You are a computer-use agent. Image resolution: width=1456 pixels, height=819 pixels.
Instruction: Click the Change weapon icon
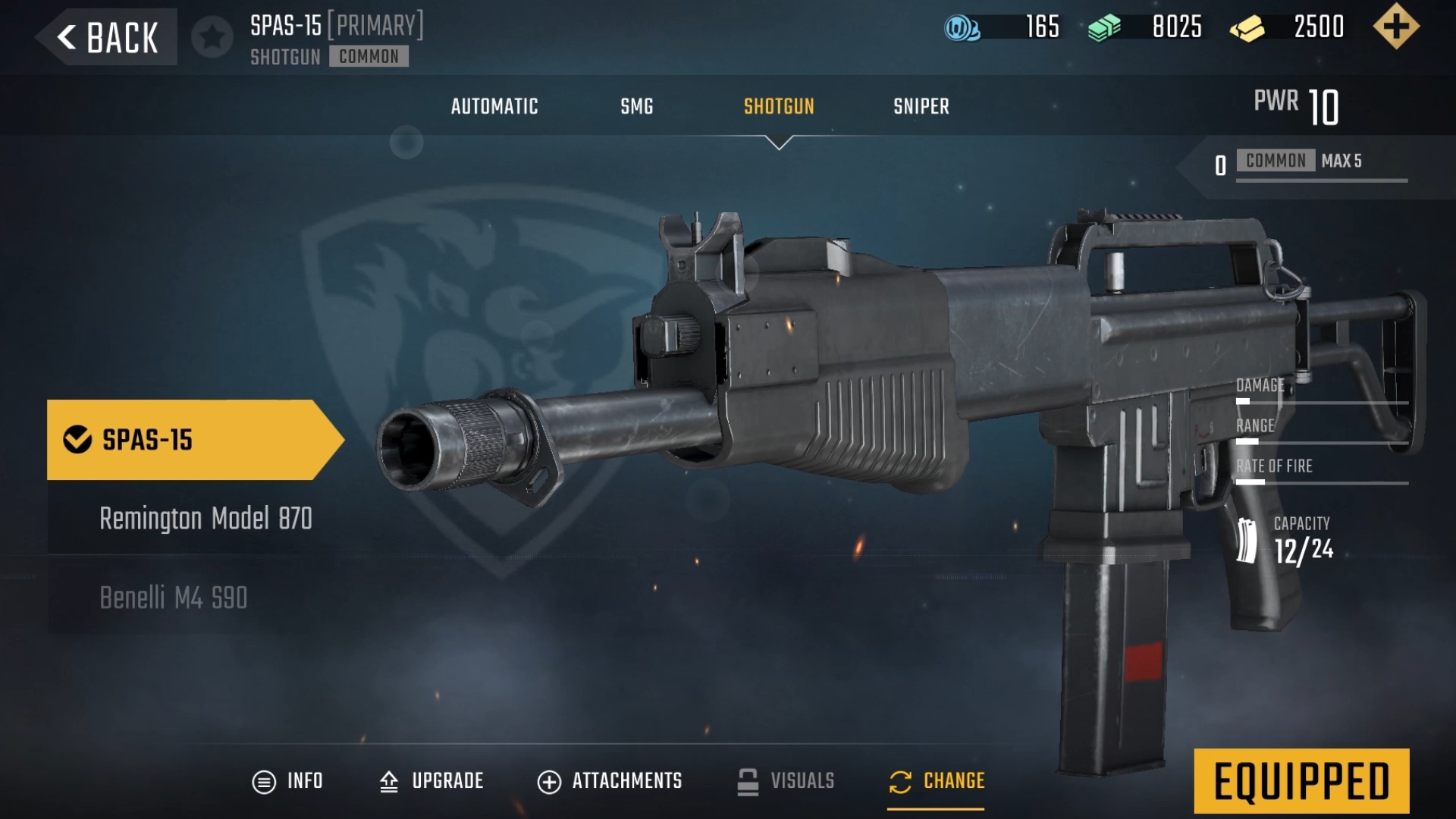pyautogui.click(x=899, y=780)
